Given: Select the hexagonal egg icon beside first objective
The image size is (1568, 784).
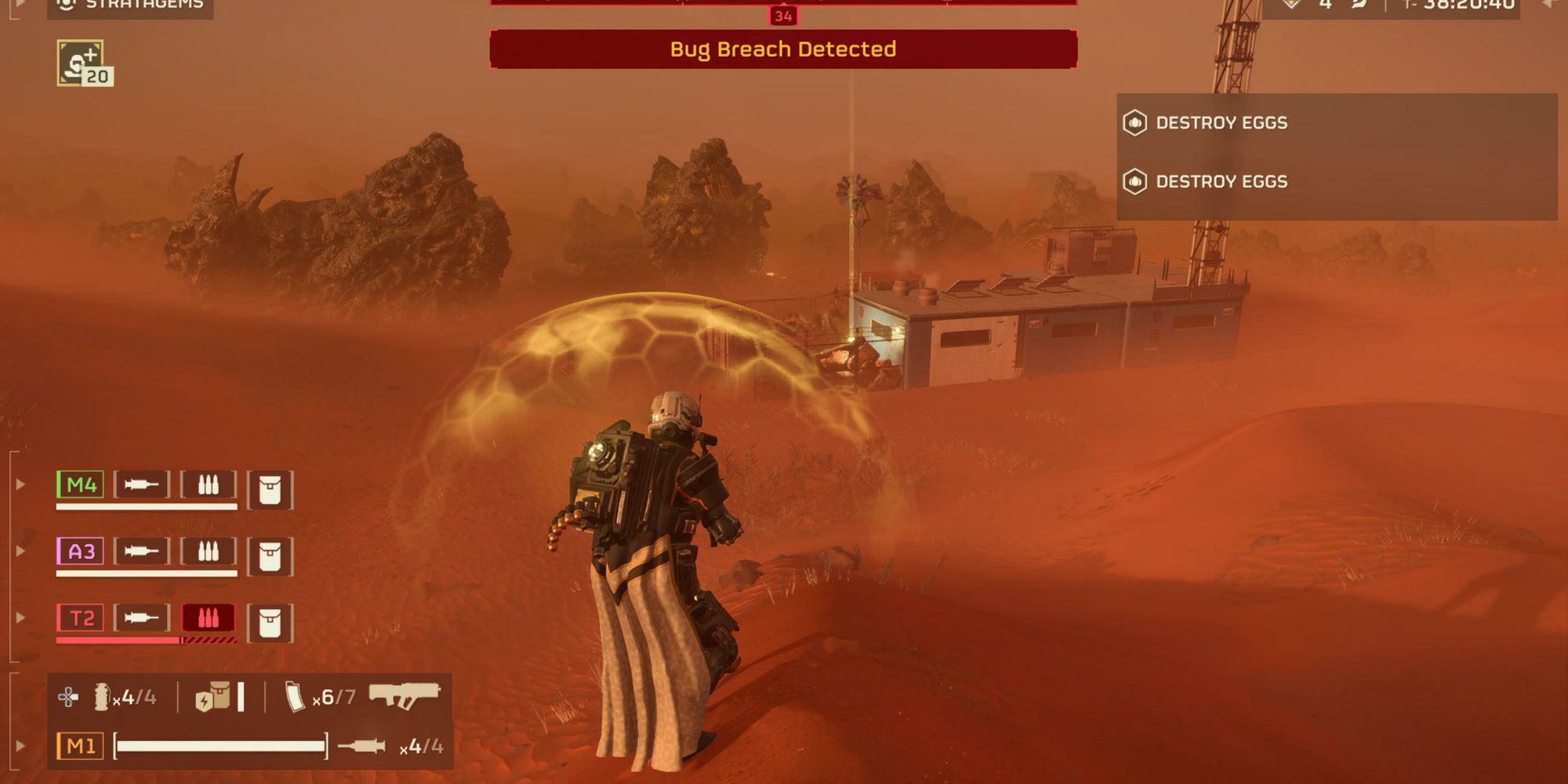Looking at the screenshot, I should [x=1135, y=123].
